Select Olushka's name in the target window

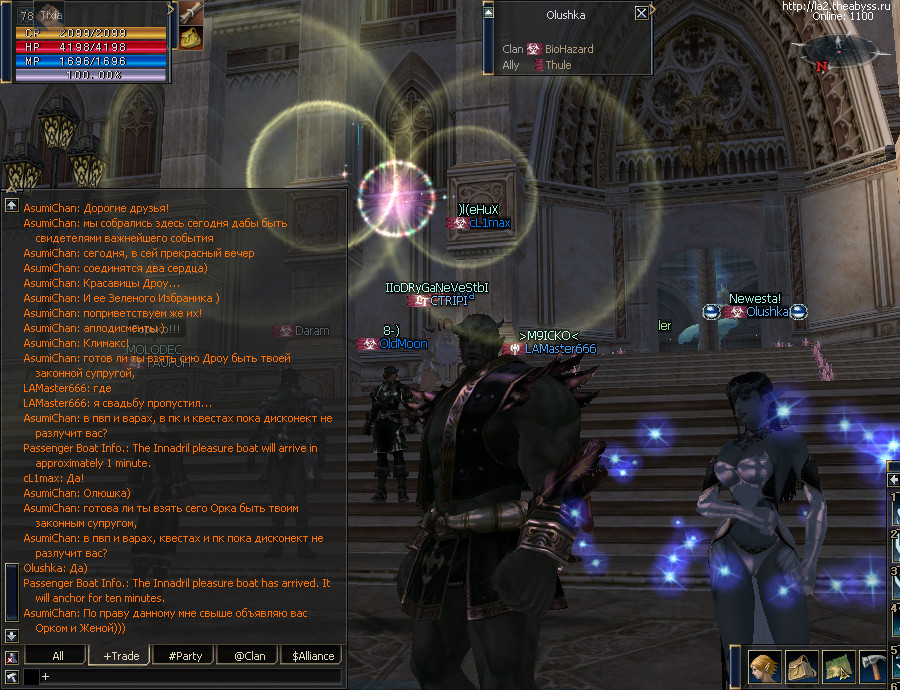(x=565, y=15)
